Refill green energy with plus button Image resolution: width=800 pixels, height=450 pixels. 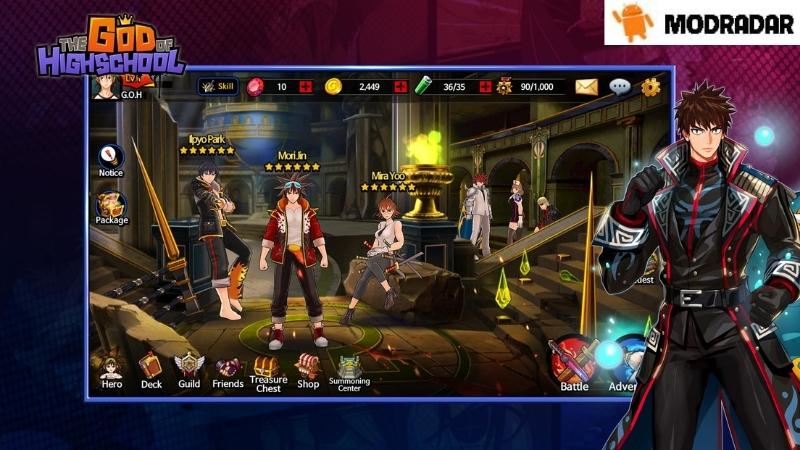pyautogui.click(x=486, y=87)
